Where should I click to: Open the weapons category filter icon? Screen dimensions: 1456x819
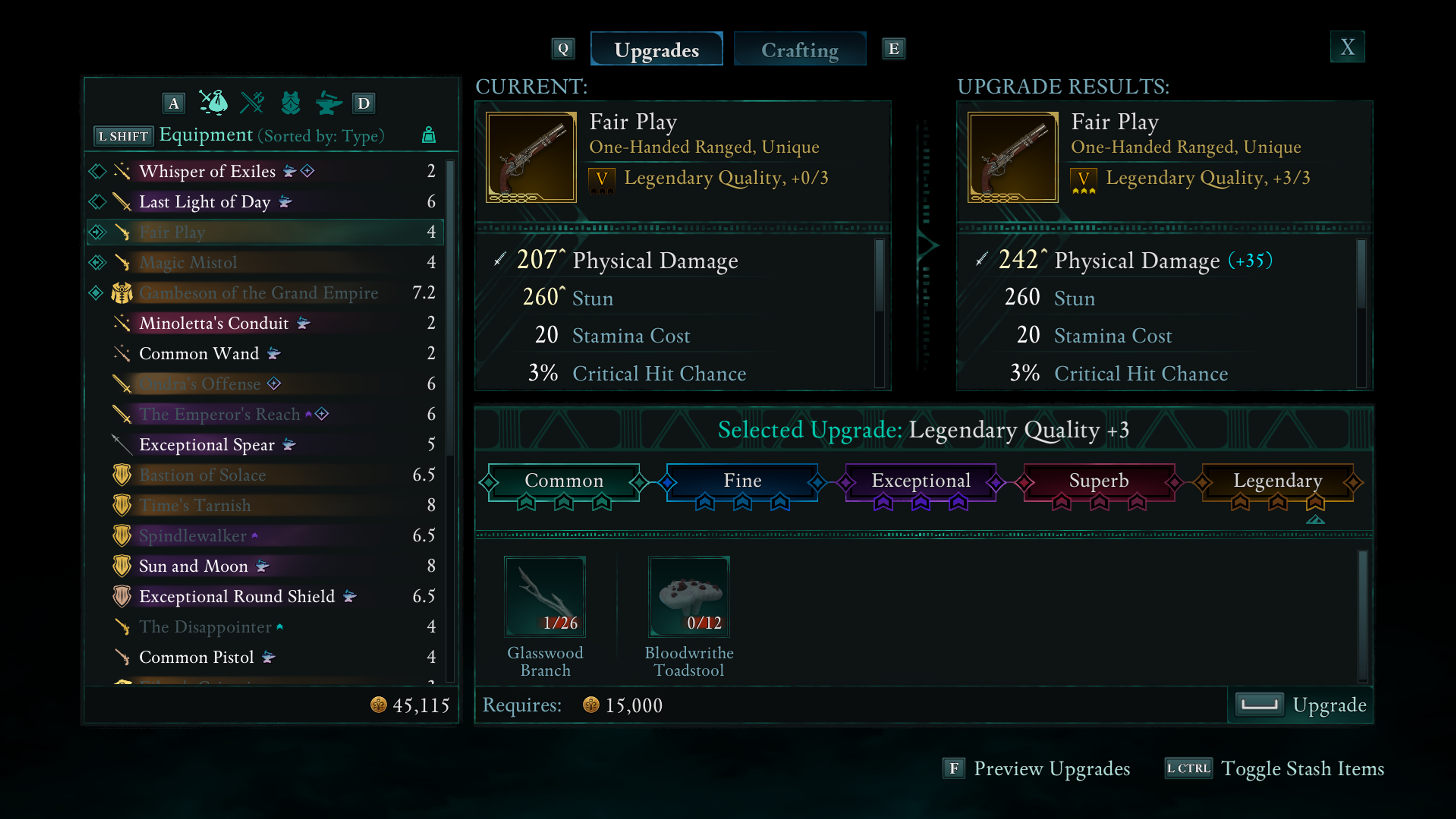pos(252,103)
